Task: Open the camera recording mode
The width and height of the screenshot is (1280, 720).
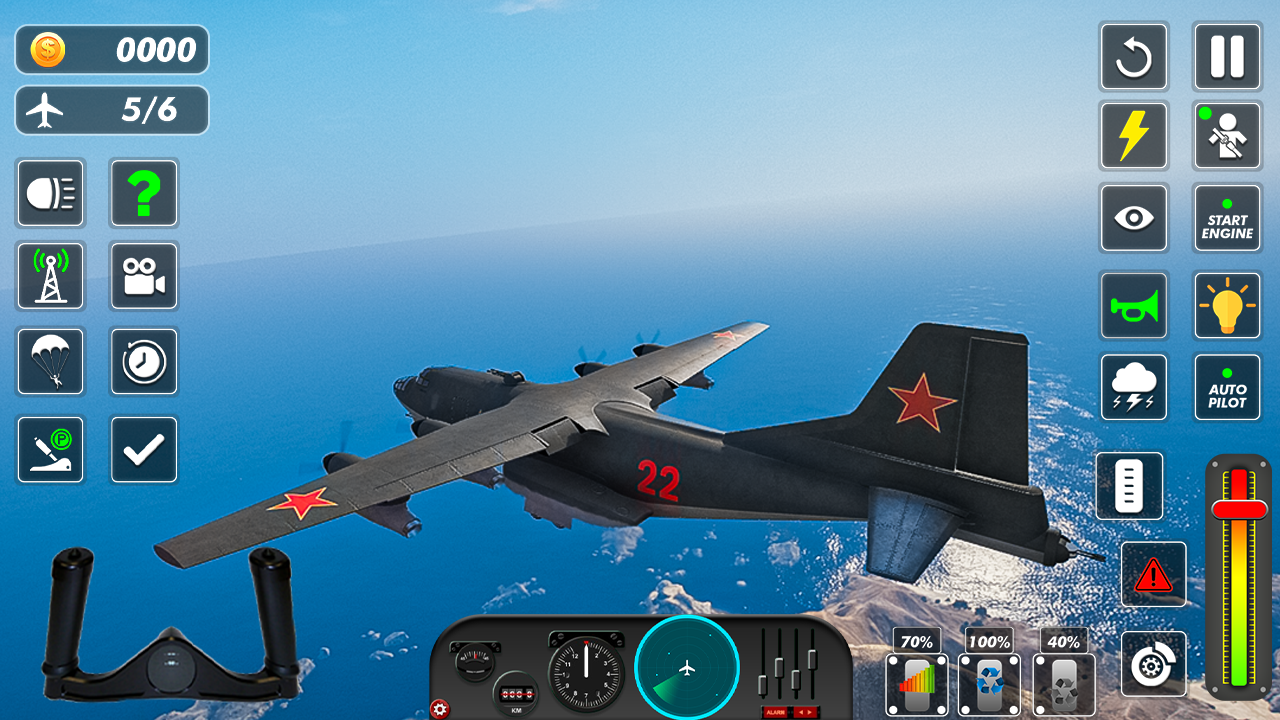Action: pyautogui.click(x=144, y=276)
